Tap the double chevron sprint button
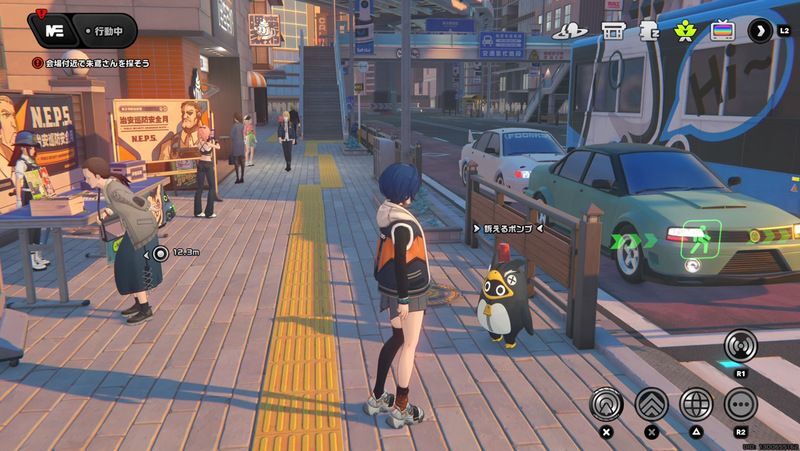 tap(651, 403)
